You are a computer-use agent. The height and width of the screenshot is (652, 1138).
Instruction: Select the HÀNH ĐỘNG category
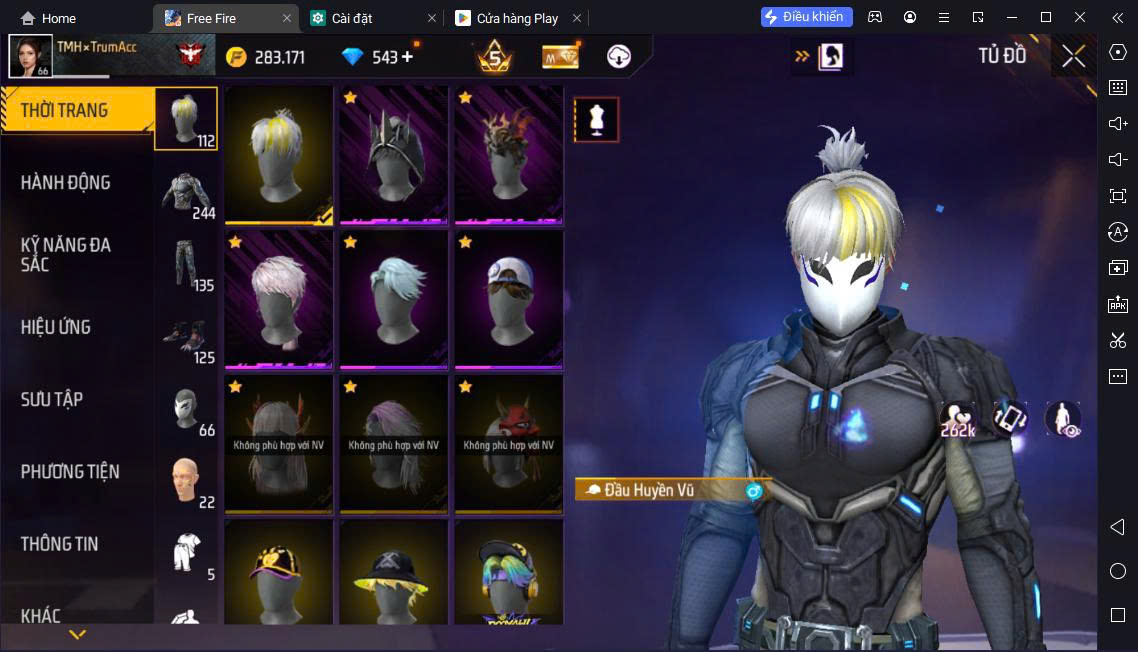(x=66, y=183)
